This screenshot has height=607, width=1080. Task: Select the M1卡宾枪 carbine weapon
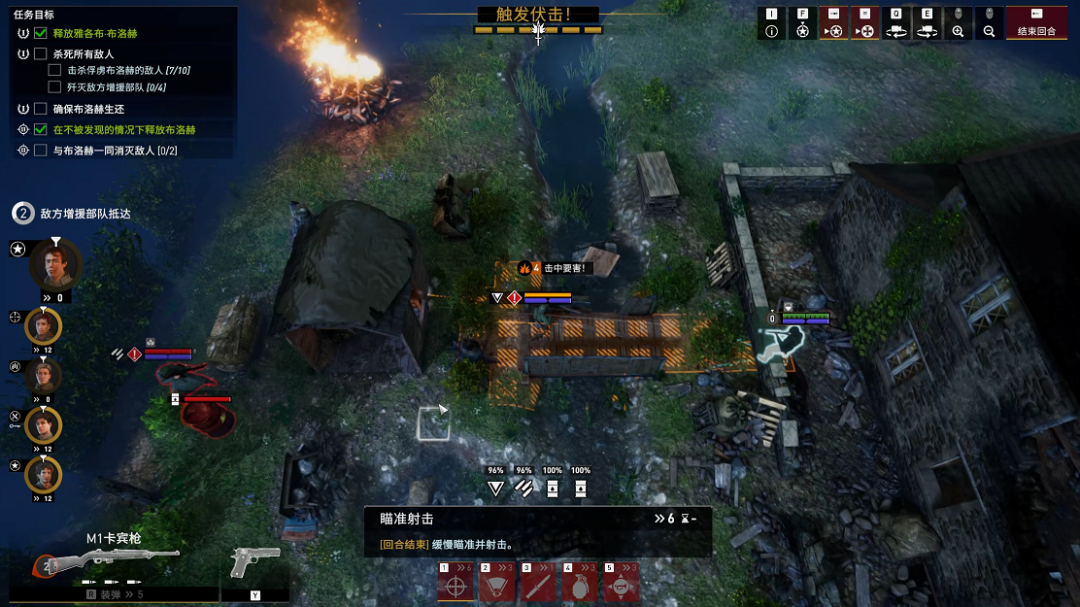click(110, 561)
